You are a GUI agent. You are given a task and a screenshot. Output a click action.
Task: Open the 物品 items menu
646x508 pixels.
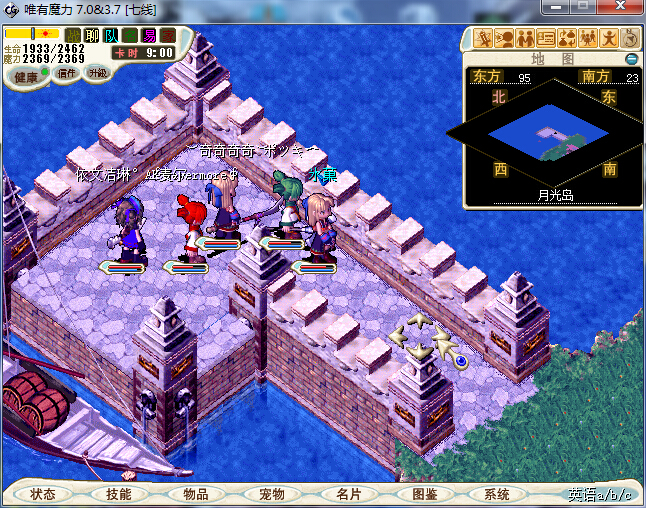pyautogui.click(x=195, y=494)
